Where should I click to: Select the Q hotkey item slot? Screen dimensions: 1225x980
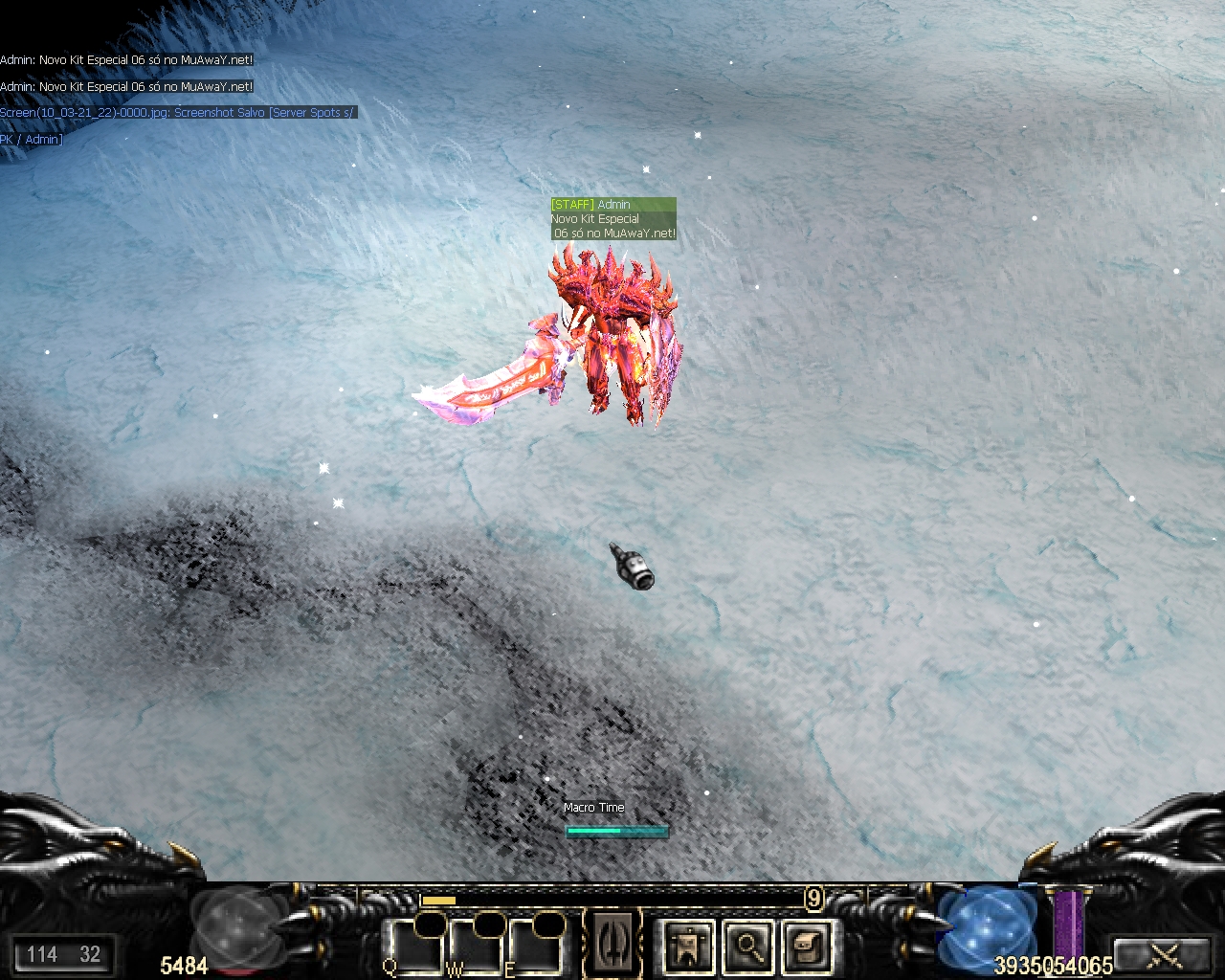(x=414, y=947)
